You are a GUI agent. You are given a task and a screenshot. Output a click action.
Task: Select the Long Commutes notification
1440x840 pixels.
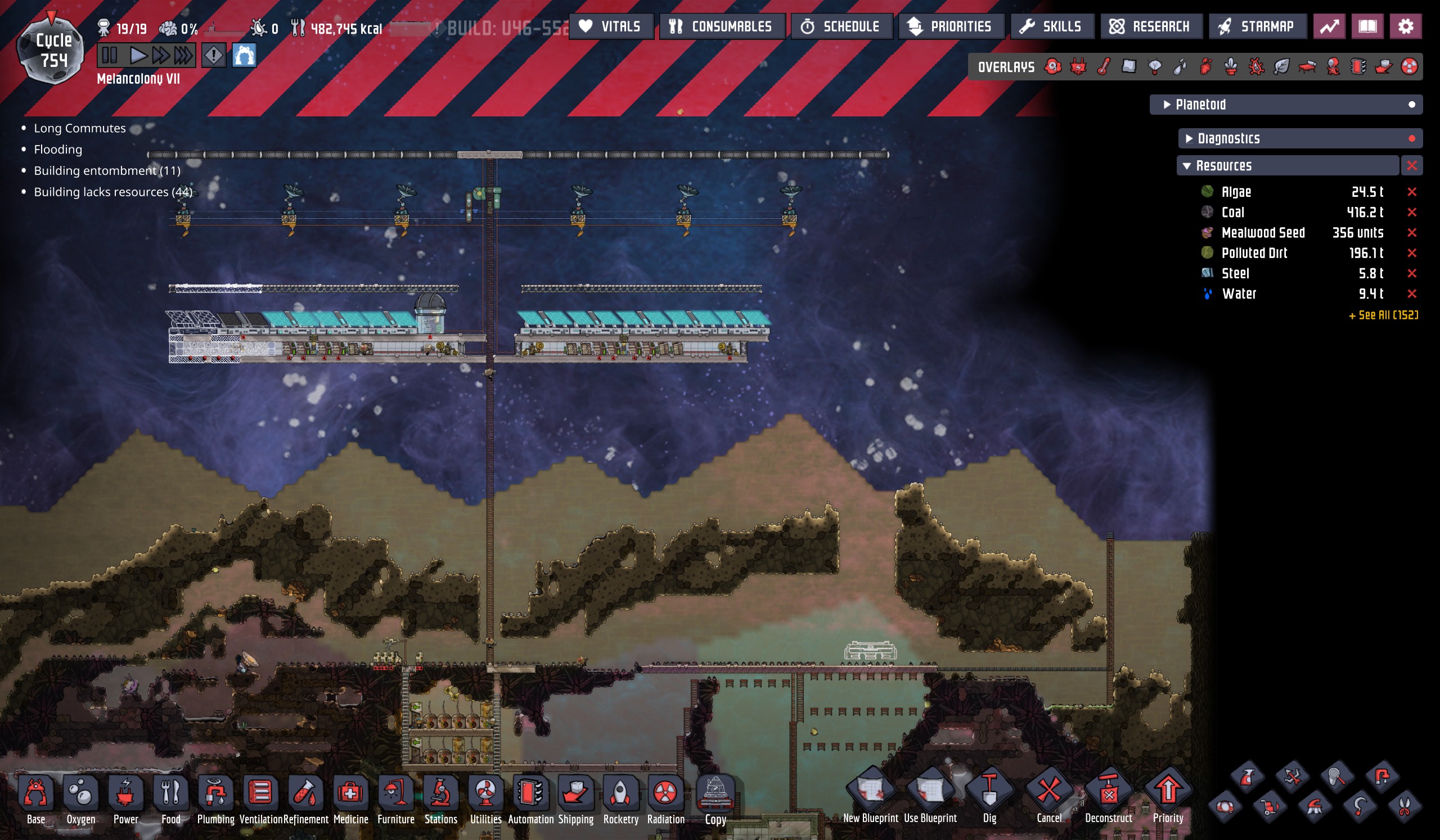point(79,128)
